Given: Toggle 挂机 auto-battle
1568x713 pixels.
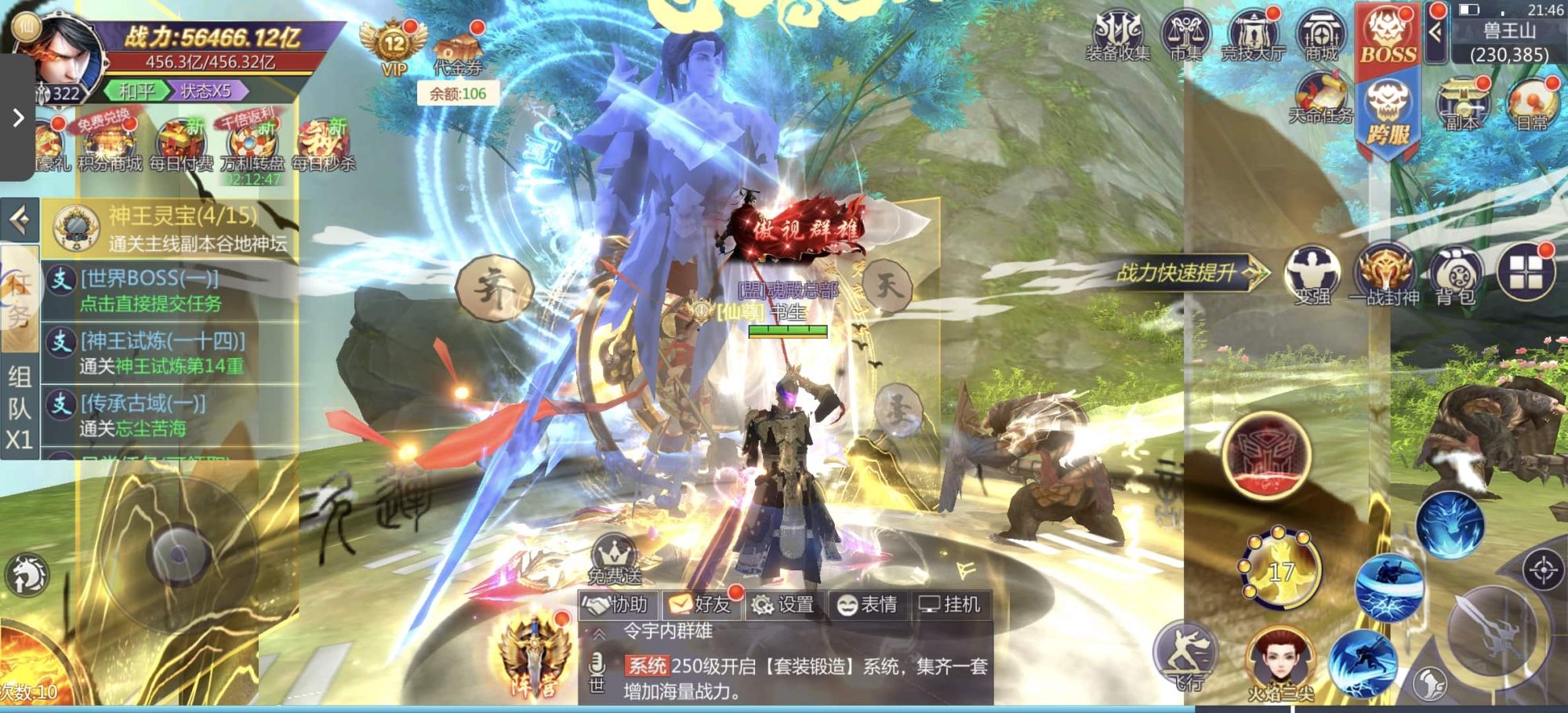Looking at the screenshot, I should (950, 605).
